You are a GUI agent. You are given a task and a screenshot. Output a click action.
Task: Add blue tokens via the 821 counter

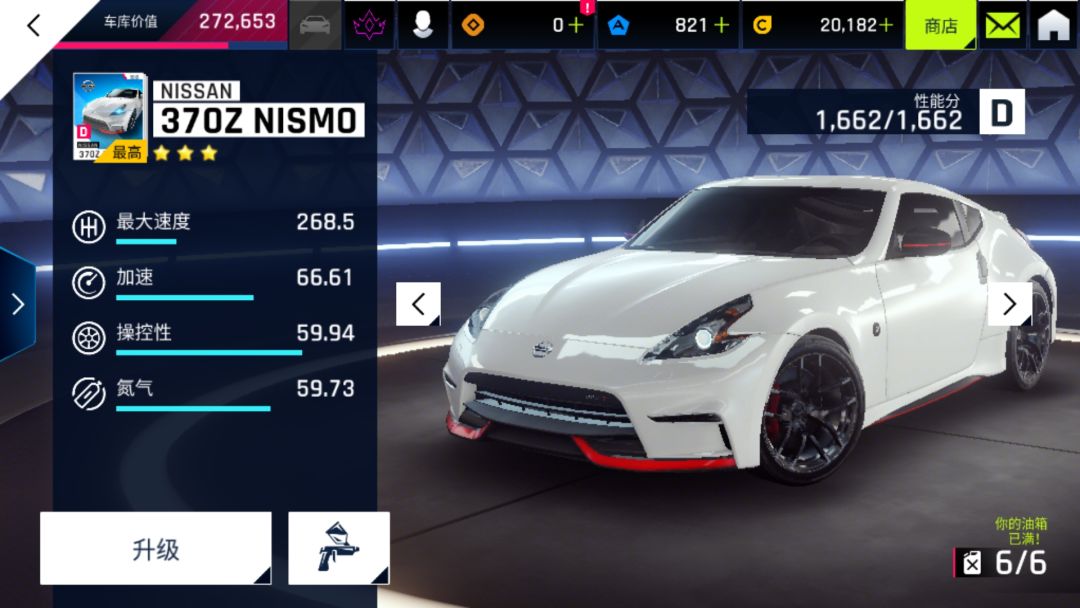coord(721,25)
